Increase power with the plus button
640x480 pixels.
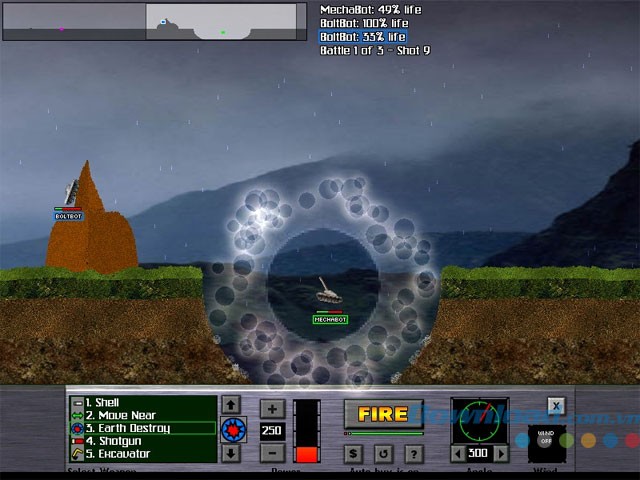(272, 407)
